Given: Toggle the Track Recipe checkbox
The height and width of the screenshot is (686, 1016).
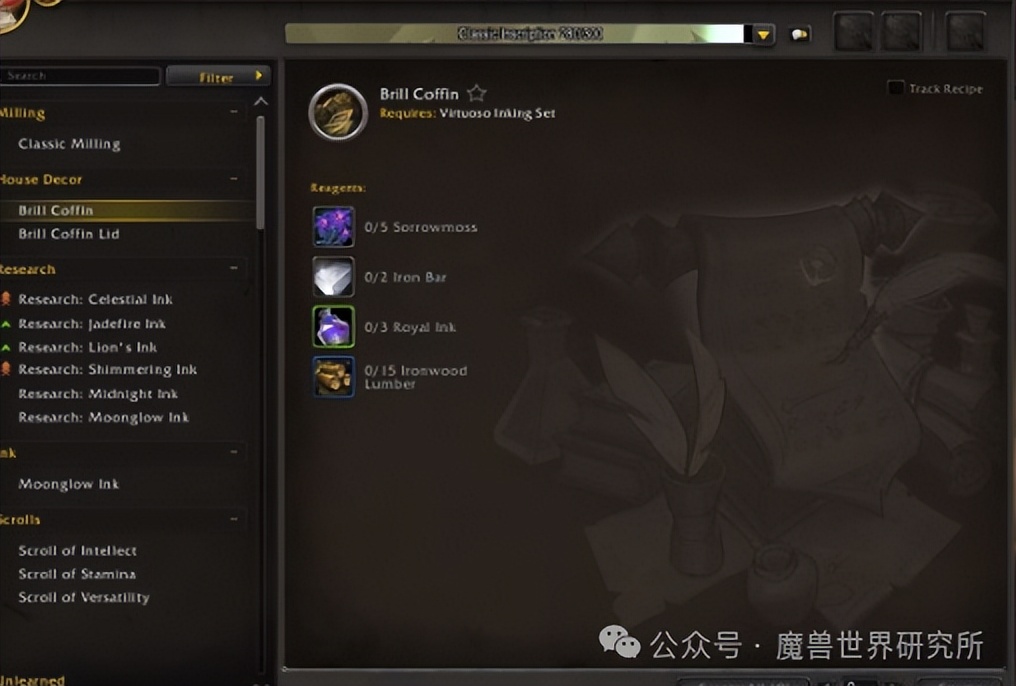Looking at the screenshot, I should 896,89.
